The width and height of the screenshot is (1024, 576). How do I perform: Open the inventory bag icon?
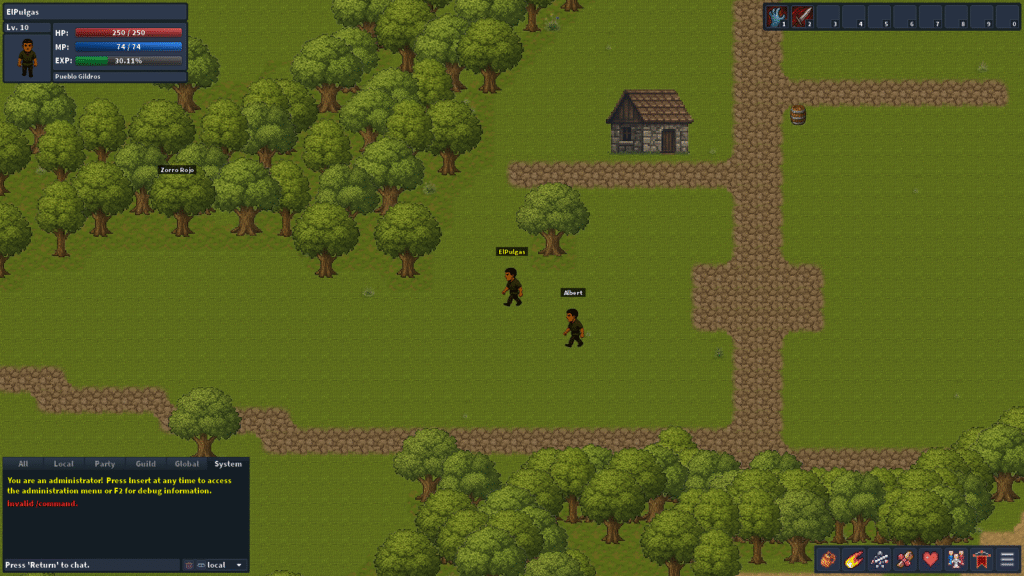point(828,560)
